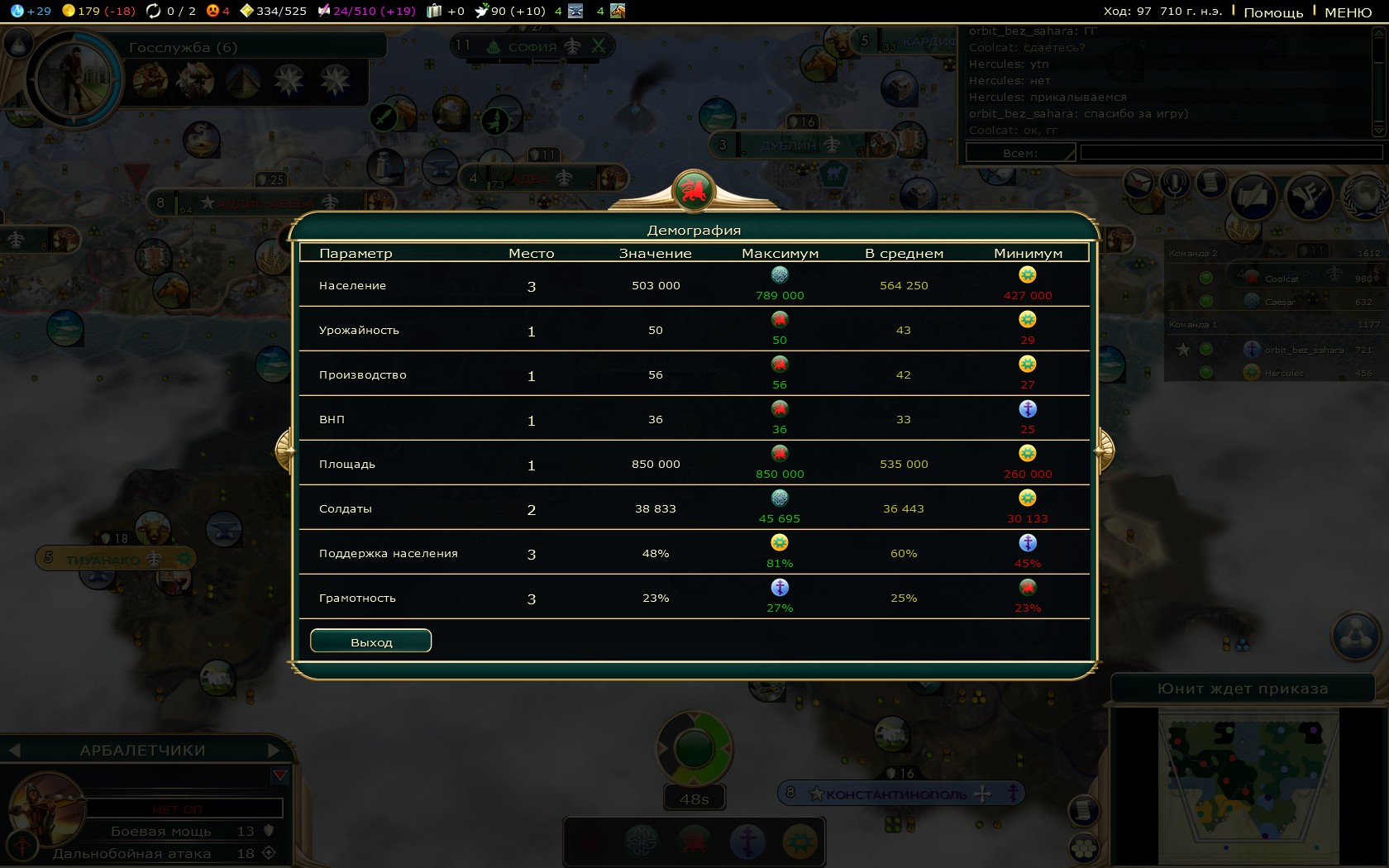The image size is (1389, 868).
Task: Open the София city banner
Action: (533, 47)
